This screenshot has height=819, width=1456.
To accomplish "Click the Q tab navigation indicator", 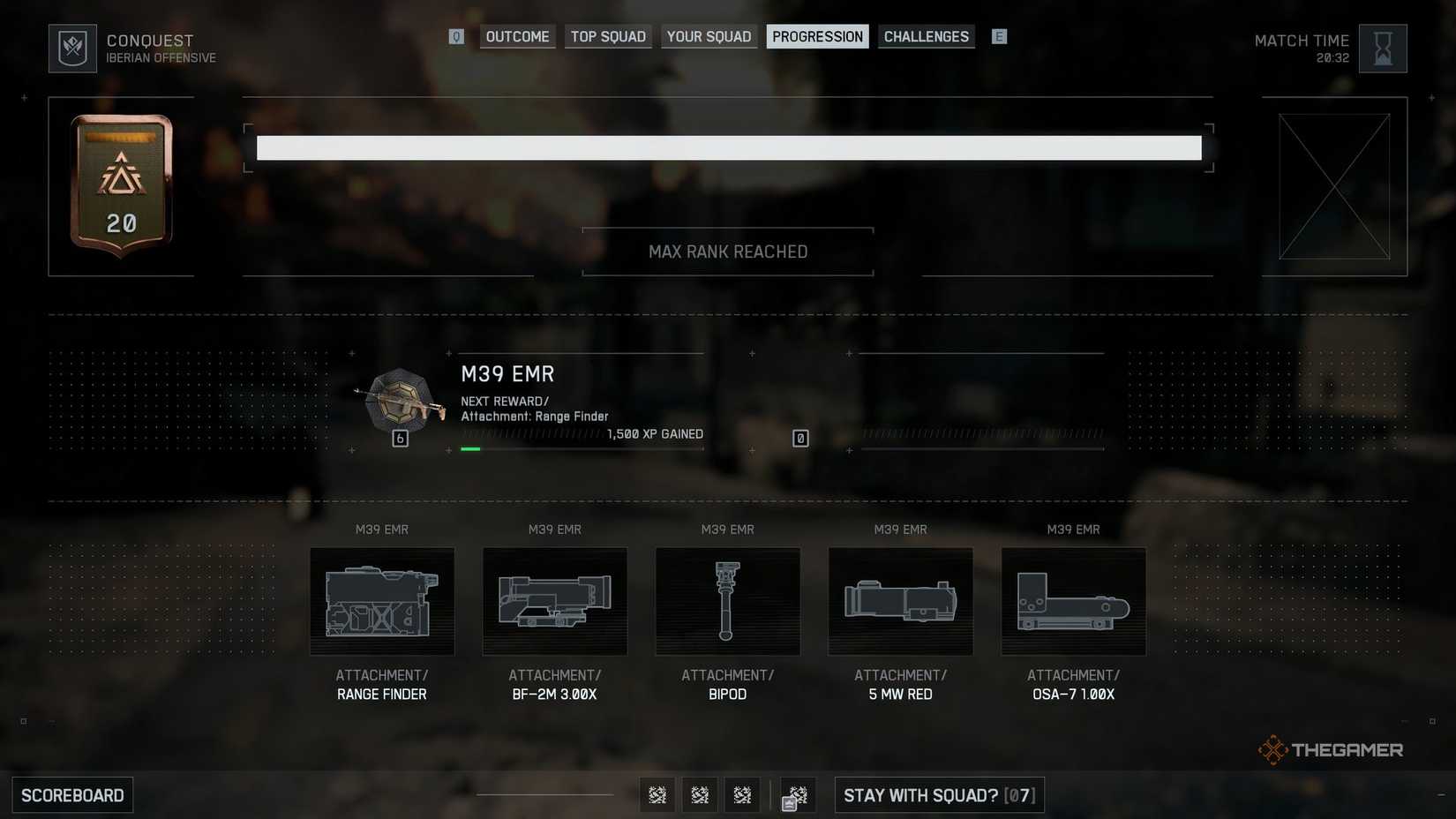I will pos(456,36).
